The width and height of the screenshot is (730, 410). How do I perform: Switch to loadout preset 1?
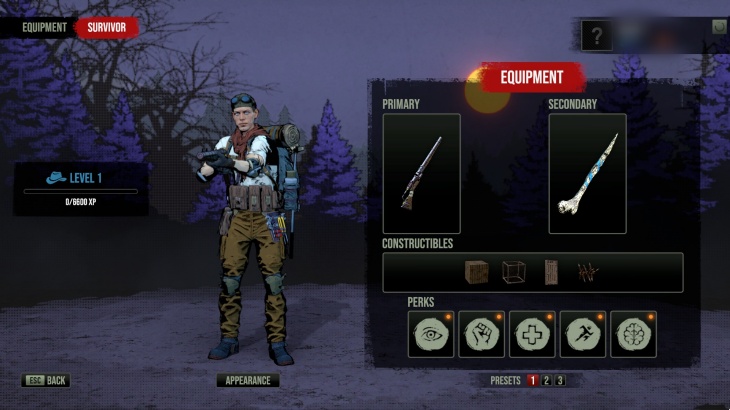532,381
